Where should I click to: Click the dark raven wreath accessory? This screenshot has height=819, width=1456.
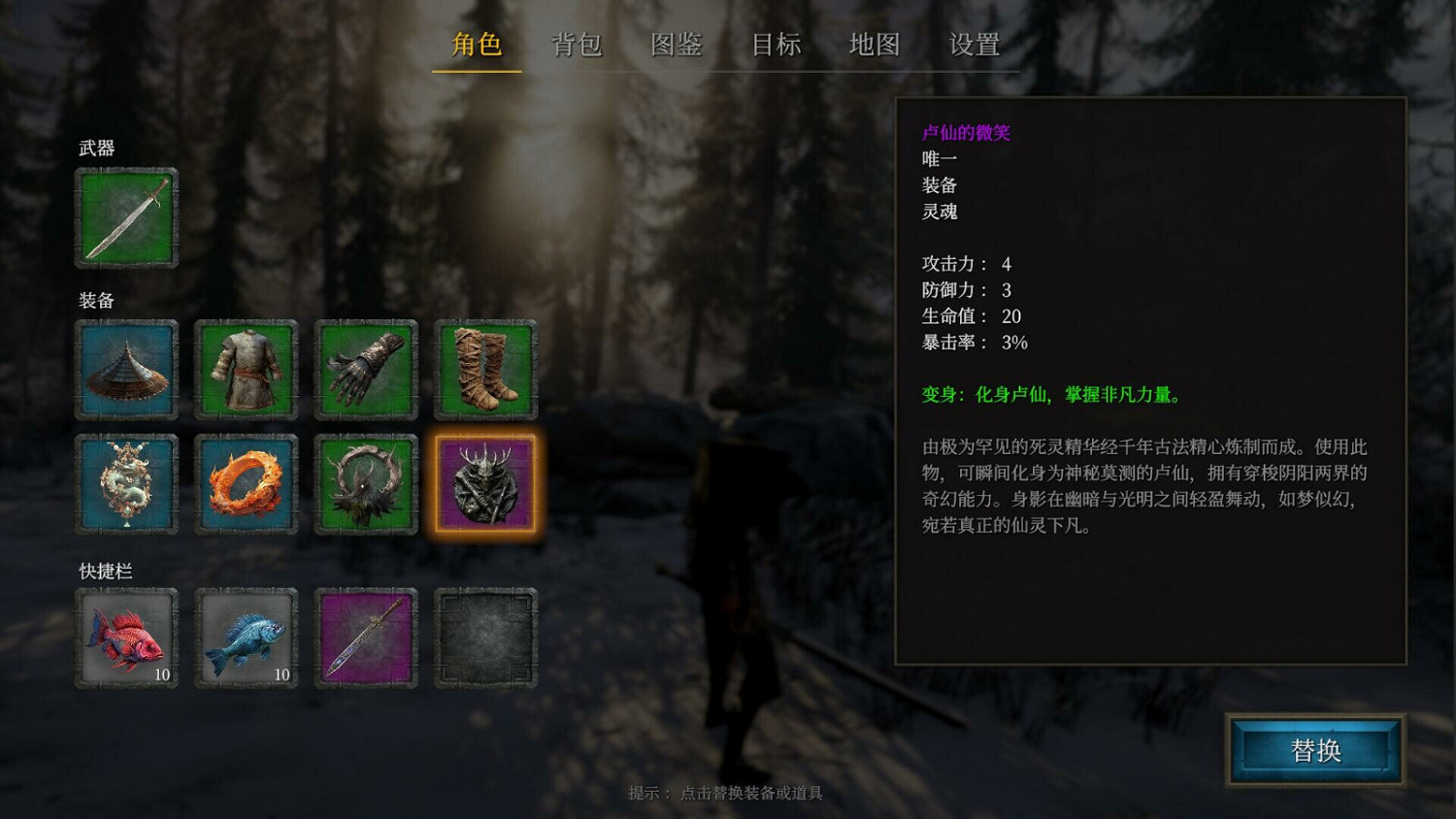click(365, 482)
